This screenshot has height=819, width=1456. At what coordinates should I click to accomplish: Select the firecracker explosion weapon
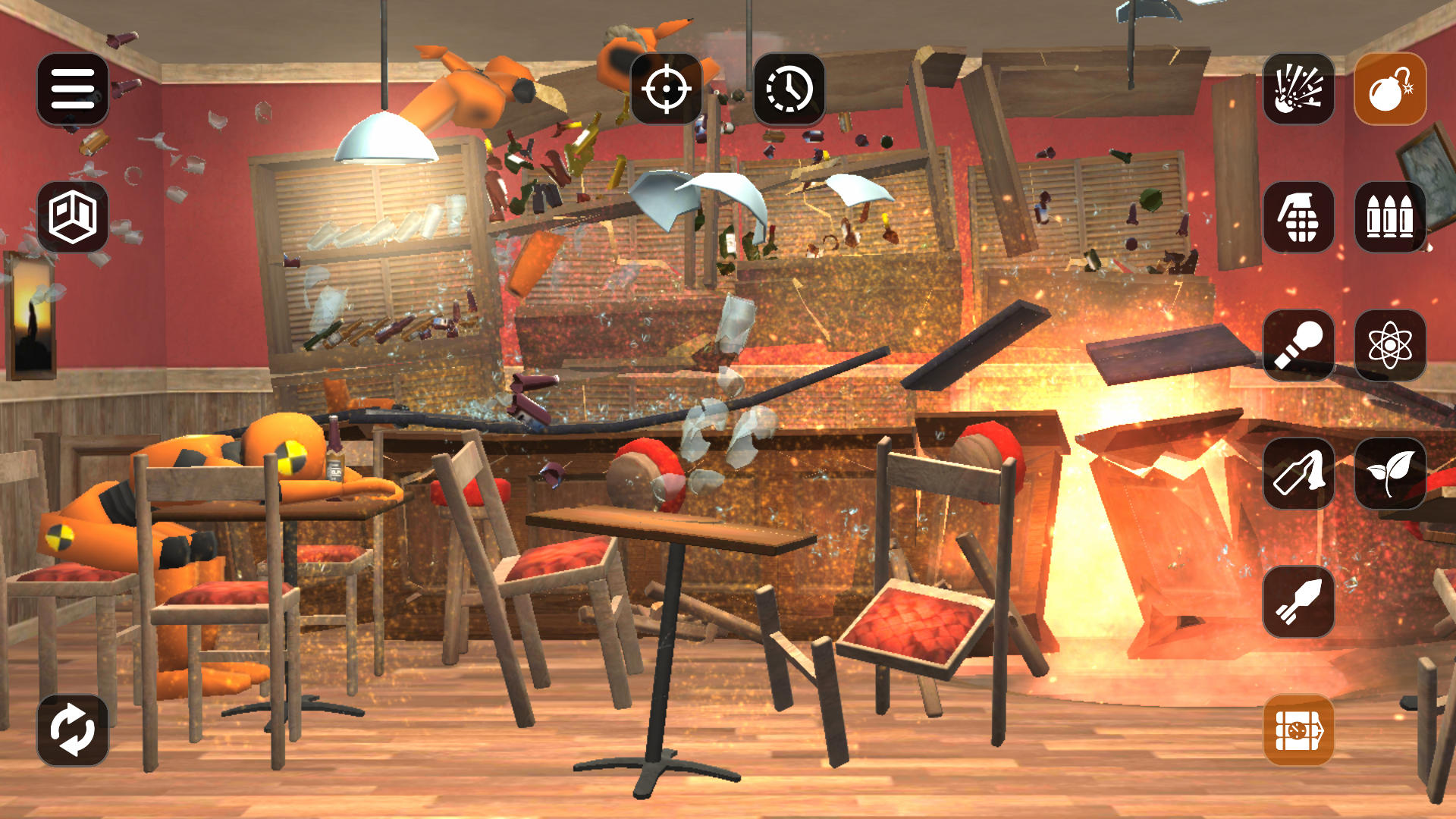(1298, 90)
